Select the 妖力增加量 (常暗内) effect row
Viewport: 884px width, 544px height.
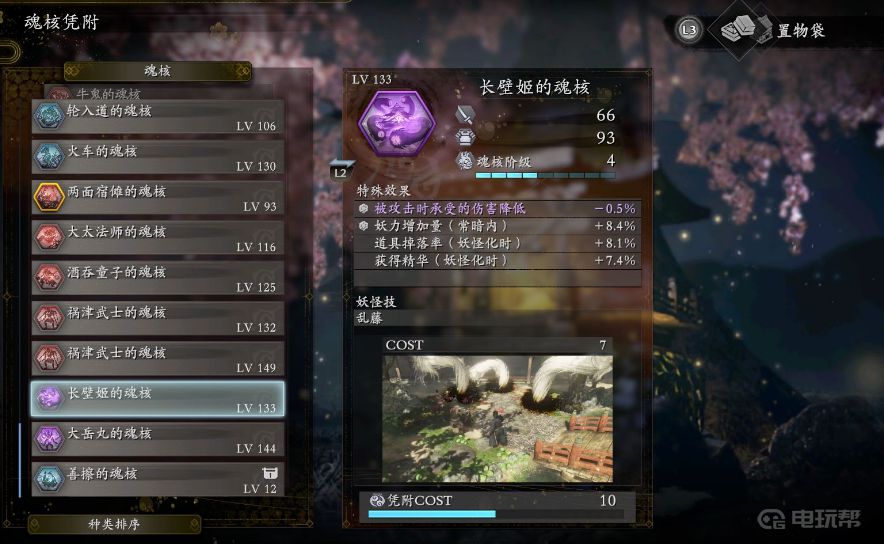coord(497,226)
